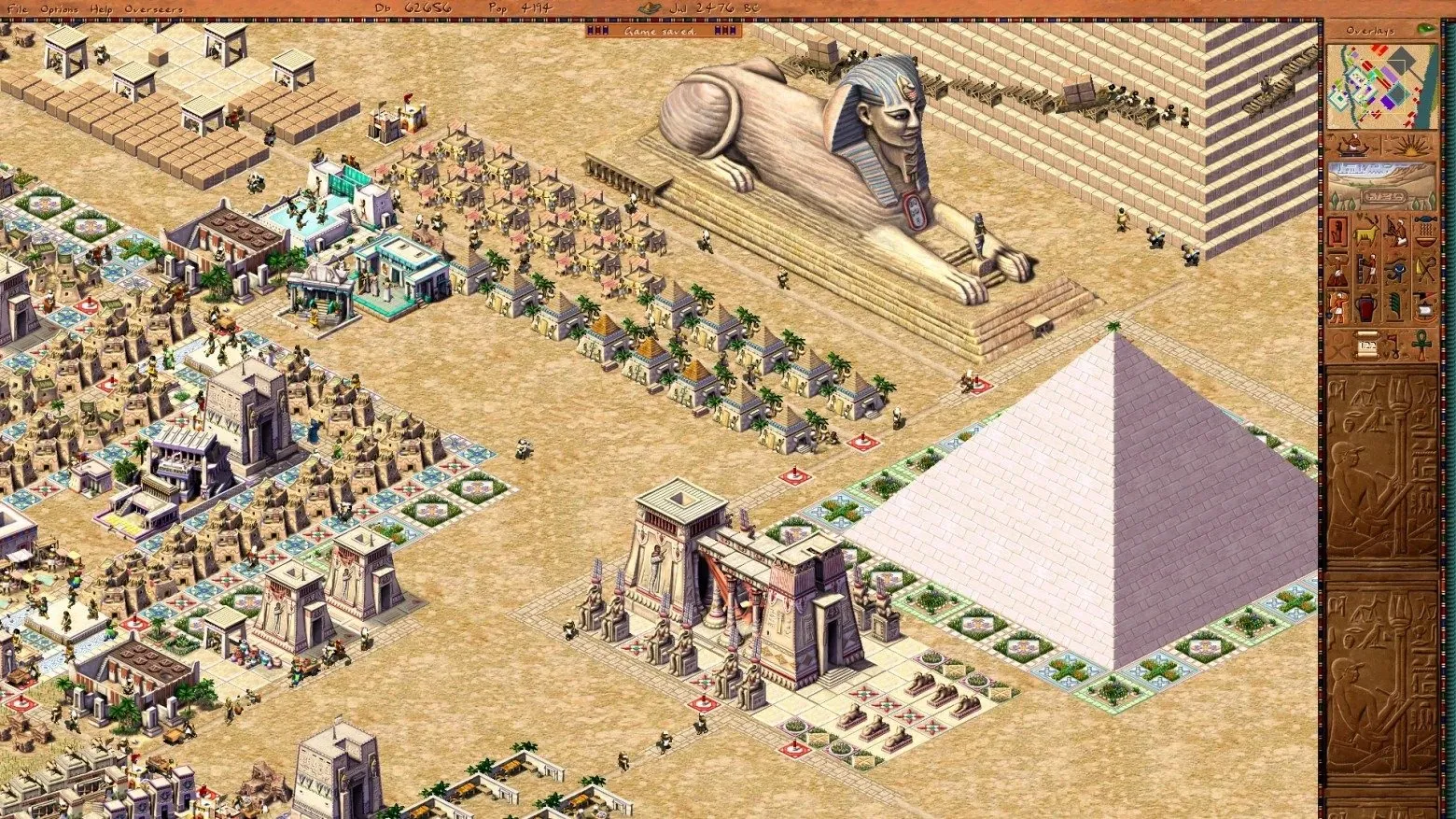Image resolution: width=1456 pixels, height=819 pixels.
Task: Click the Eye of Horus build category icon
Action: point(1395,268)
